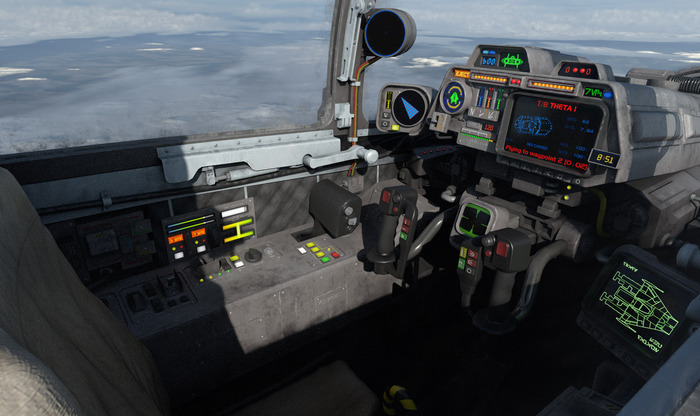Select the green ship icon on the top display

(x=512, y=59)
